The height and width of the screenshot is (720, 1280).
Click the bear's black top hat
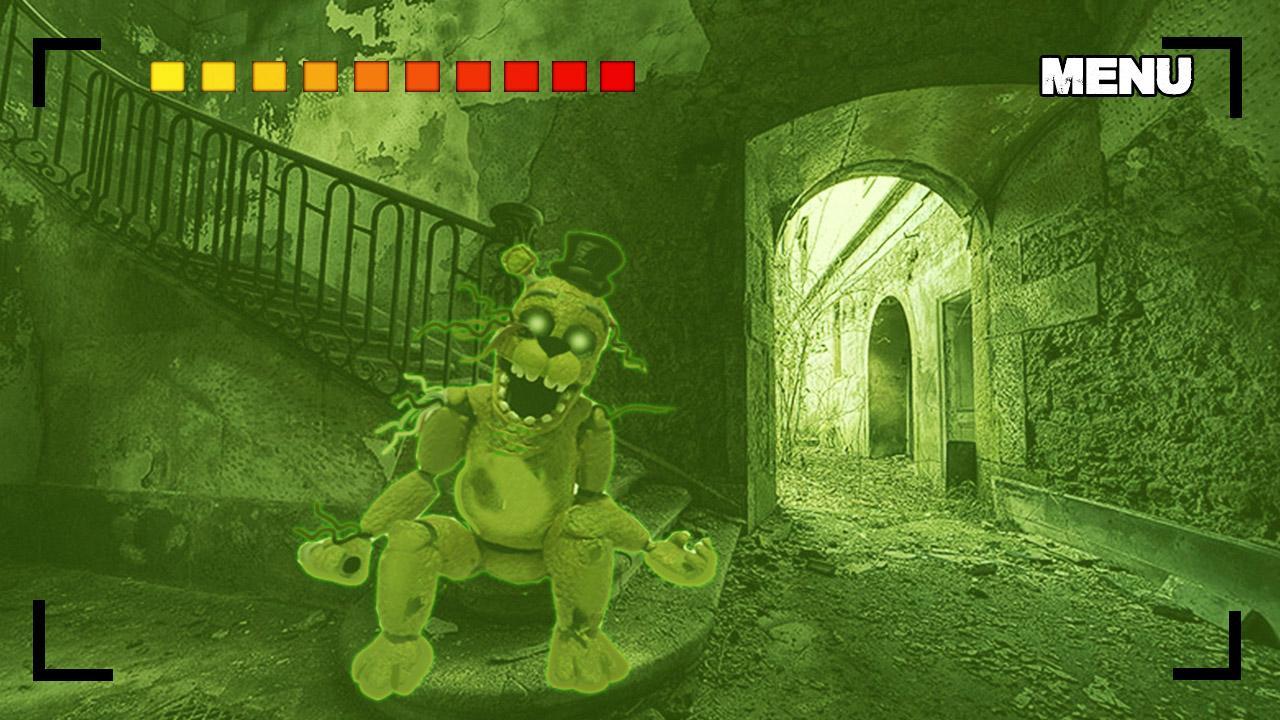coord(588,258)
